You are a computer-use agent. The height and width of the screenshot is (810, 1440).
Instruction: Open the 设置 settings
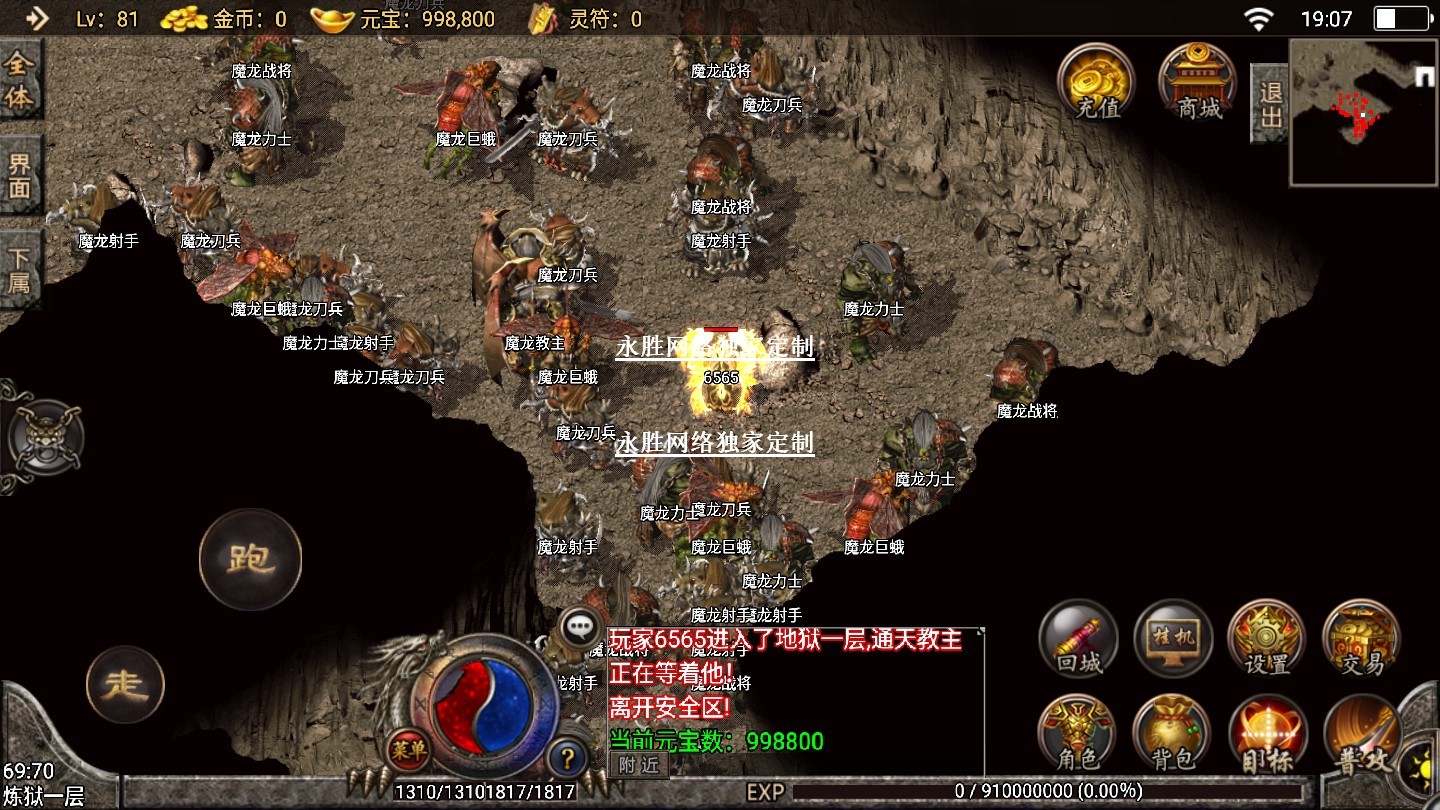tap(1267, 640)
